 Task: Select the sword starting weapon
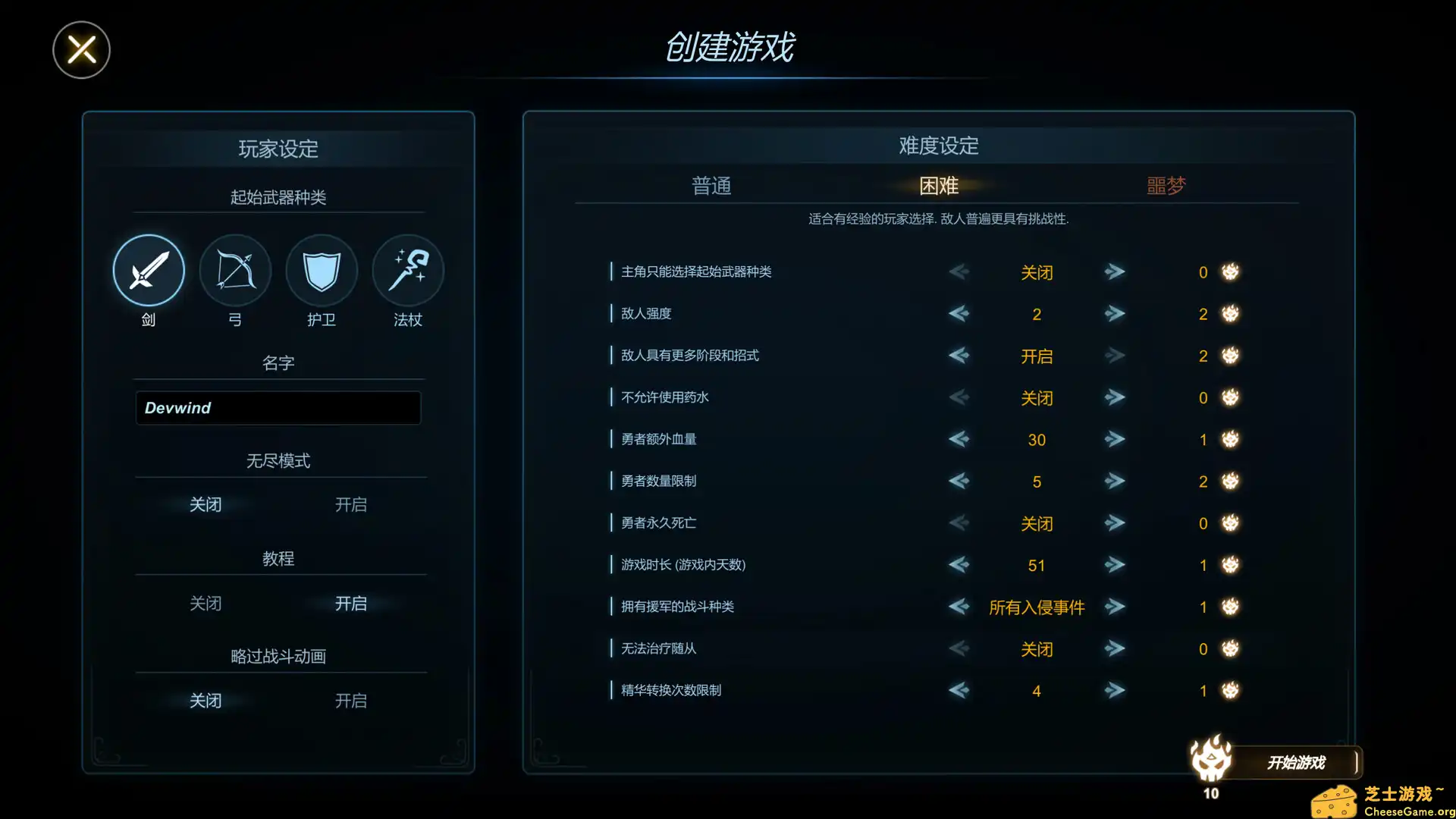148,270
